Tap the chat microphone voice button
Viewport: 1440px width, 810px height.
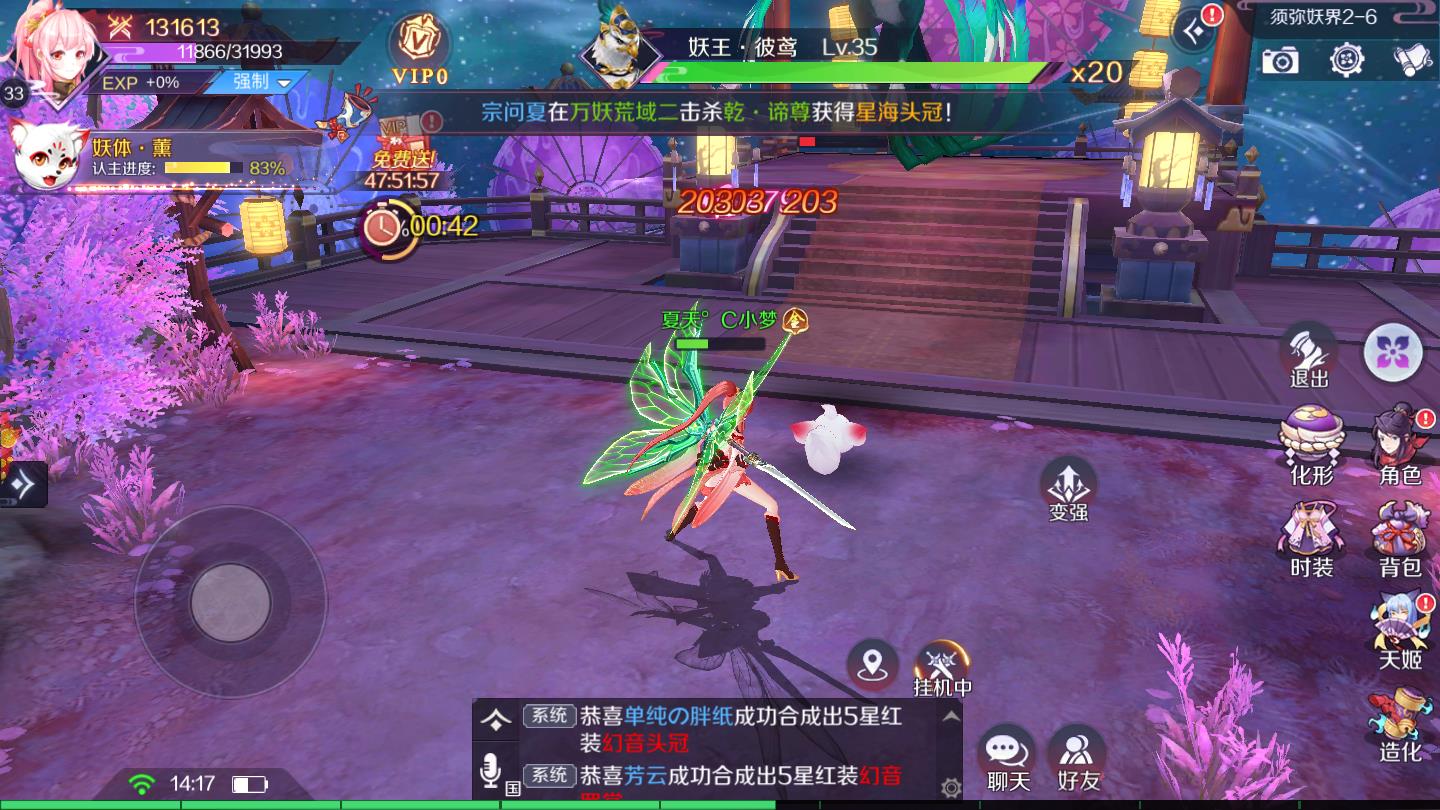[490, 772]
